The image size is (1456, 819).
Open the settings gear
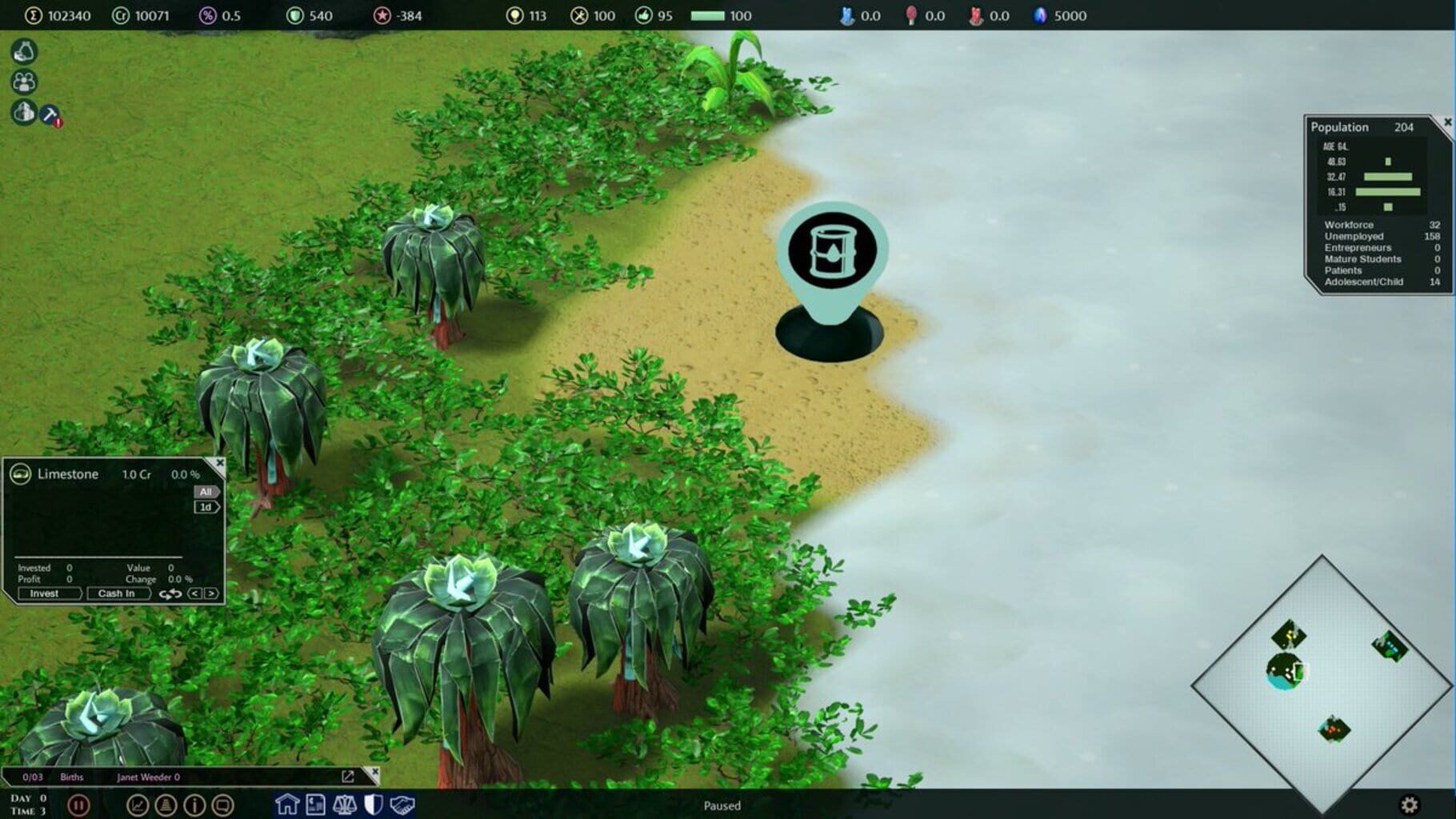click(x=1410, y=805)
